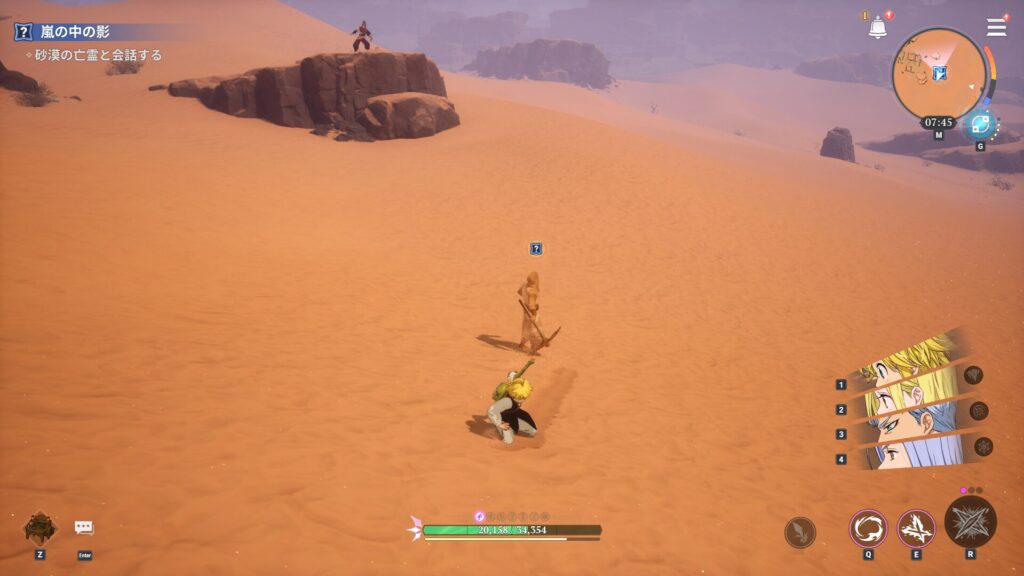
Task: Select the 嵐の中の影 quest tracker
Action: tap(76, 32)
